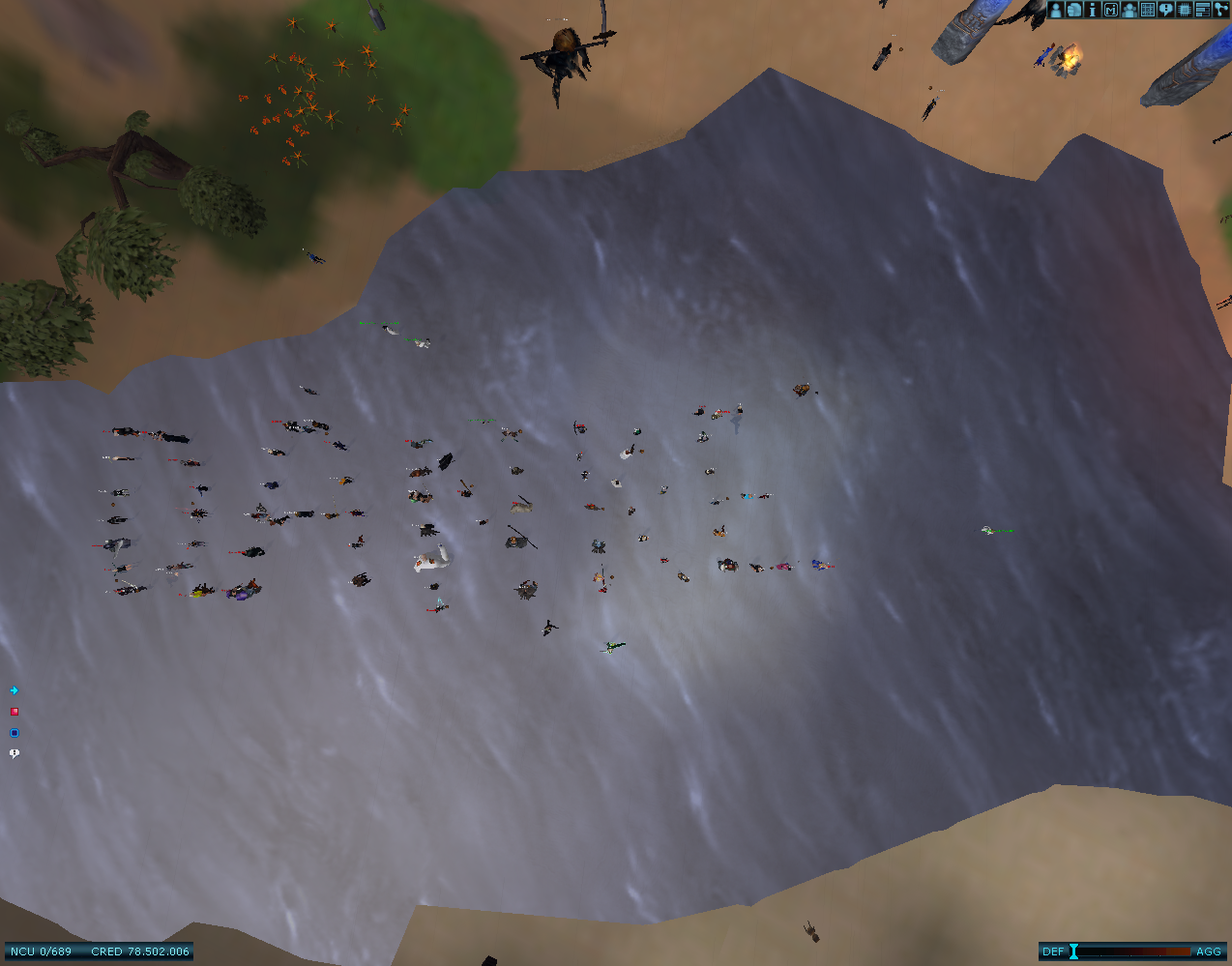The height and width of the screenshot is (966, 1232).
Task: Open the speech bubble icon in top menu
Action: (x=1166, y=10)
